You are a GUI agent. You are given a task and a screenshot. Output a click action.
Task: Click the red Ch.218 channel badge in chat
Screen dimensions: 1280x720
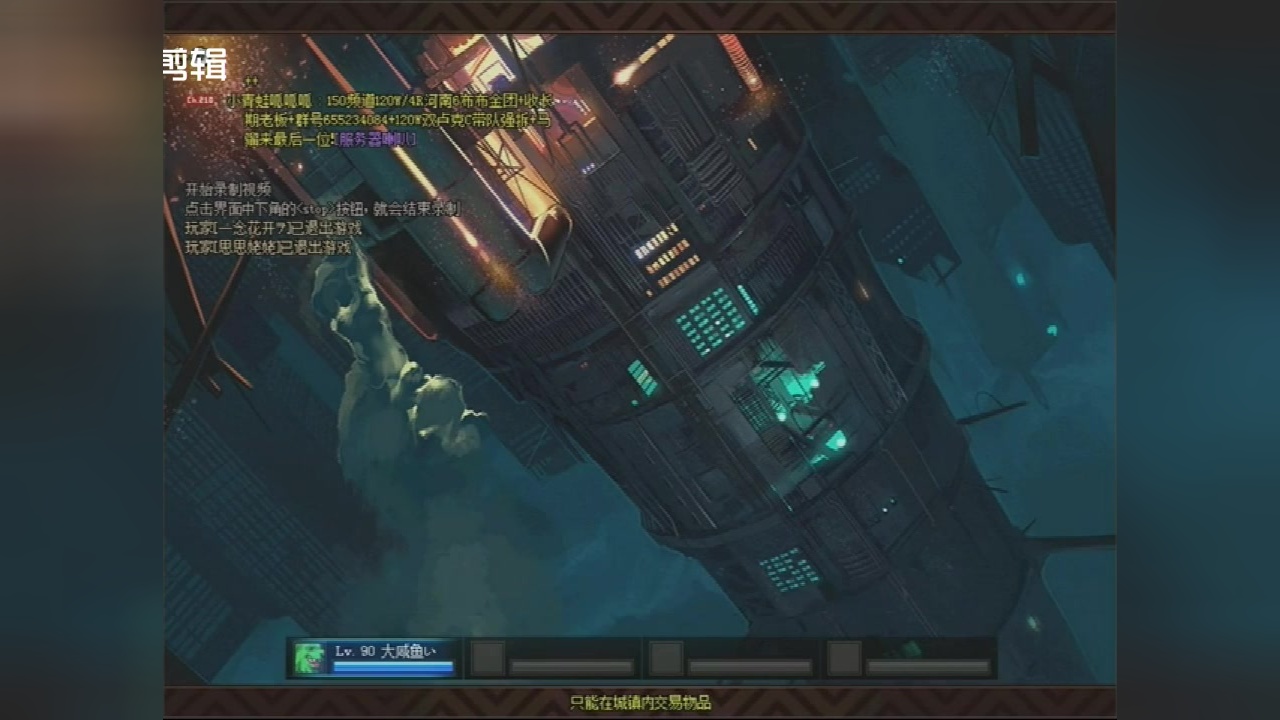(x=199, y=100)
